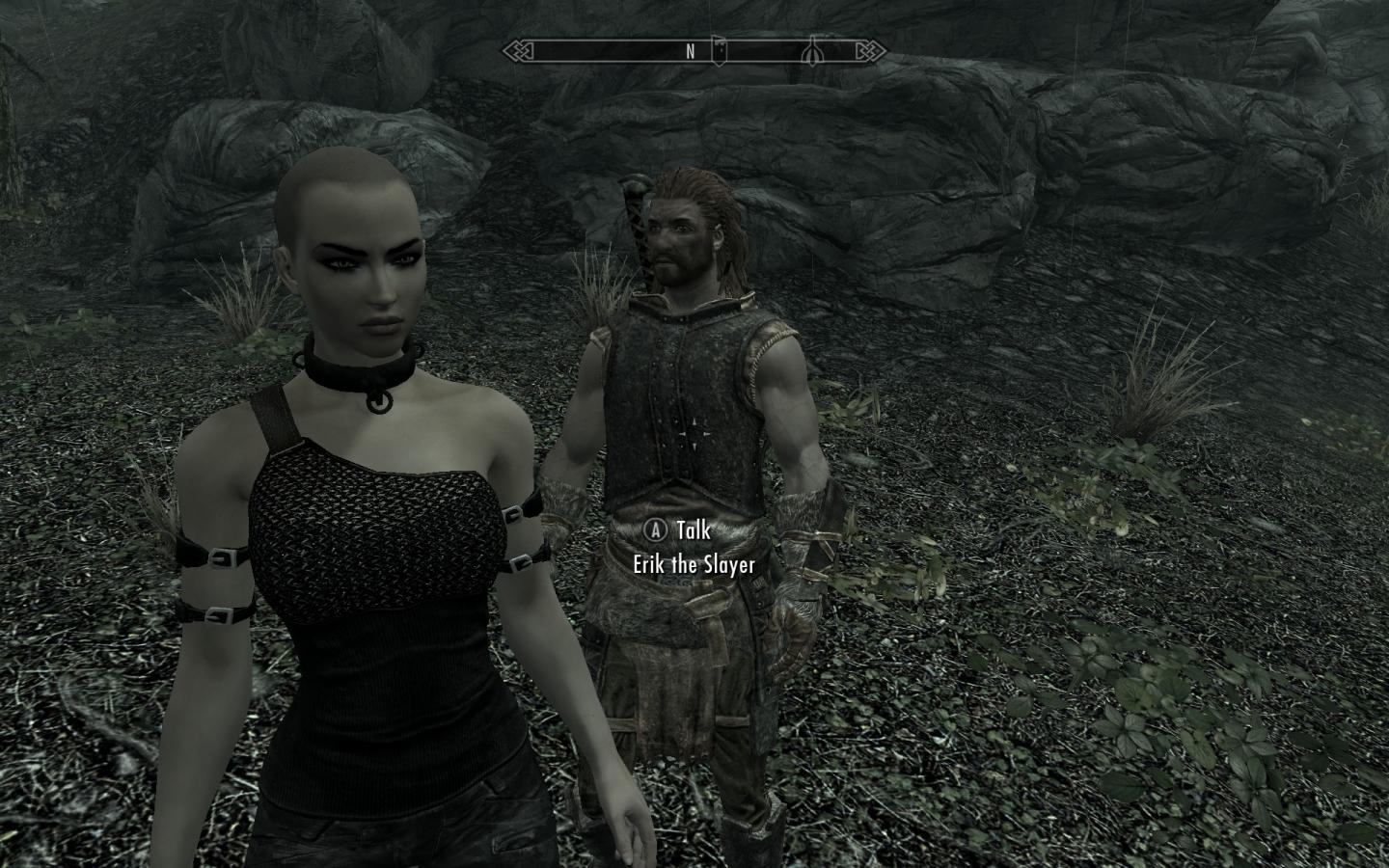Click the N heading letter on the compass

pos(691,53)
